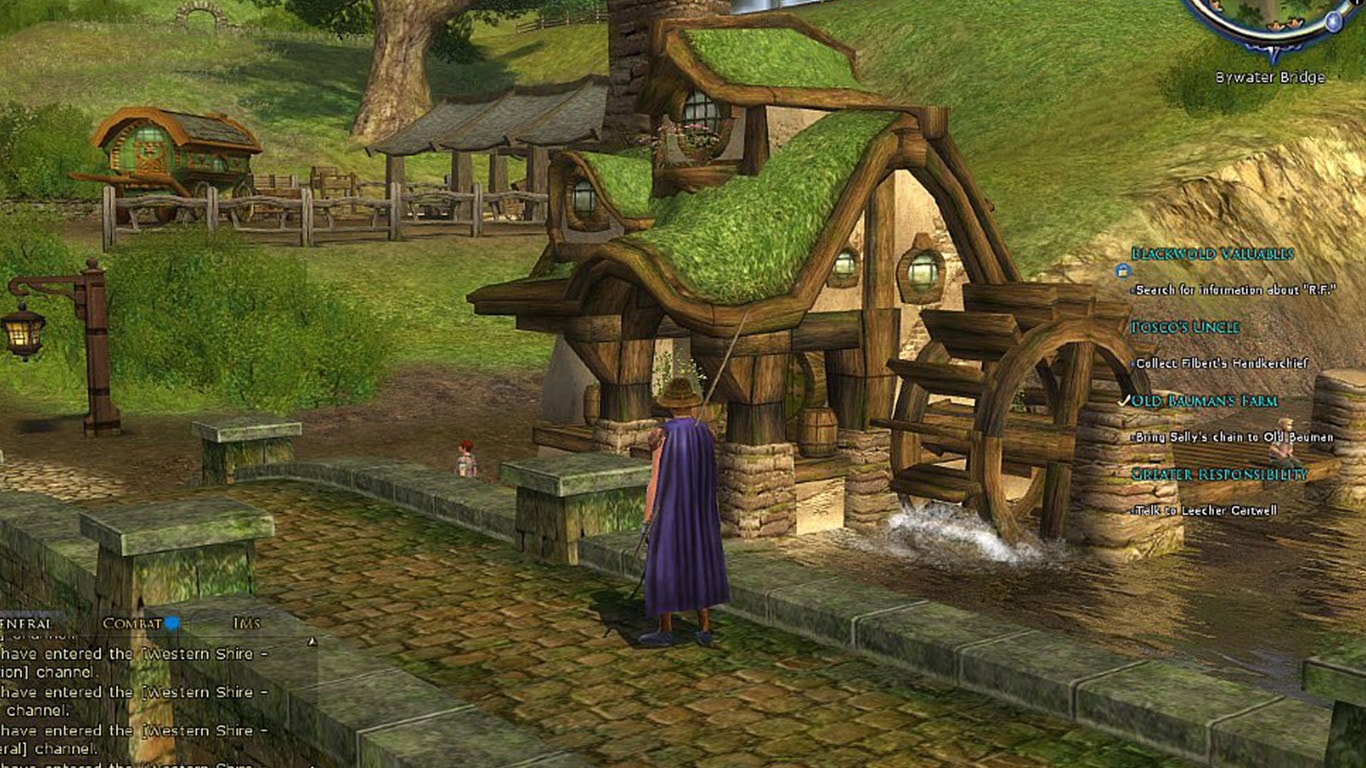Click the Bywater Bridge location label

pyautogui.click(x=1271, y=76)
